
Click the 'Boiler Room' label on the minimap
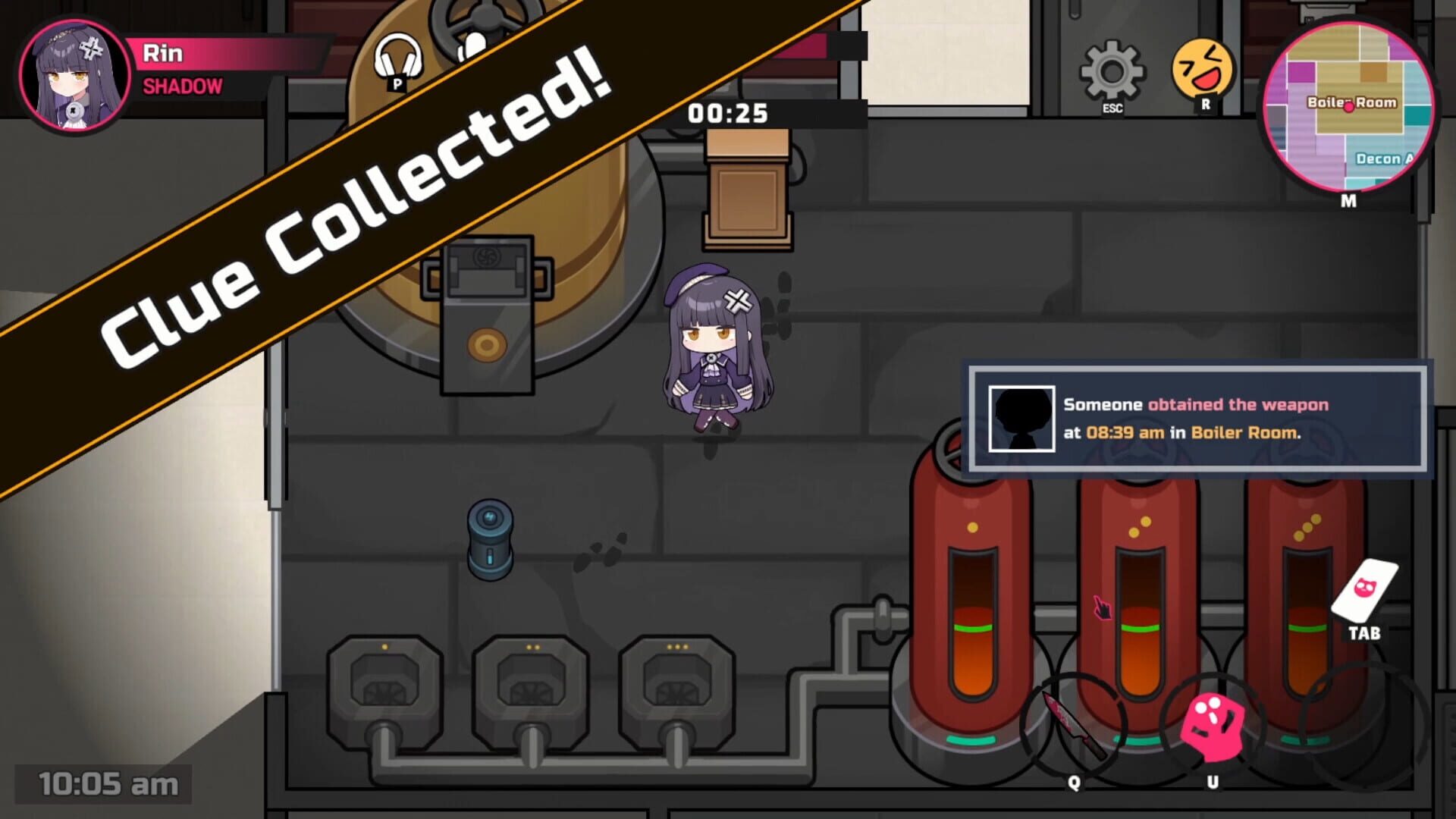click(x=1354, y=104)
